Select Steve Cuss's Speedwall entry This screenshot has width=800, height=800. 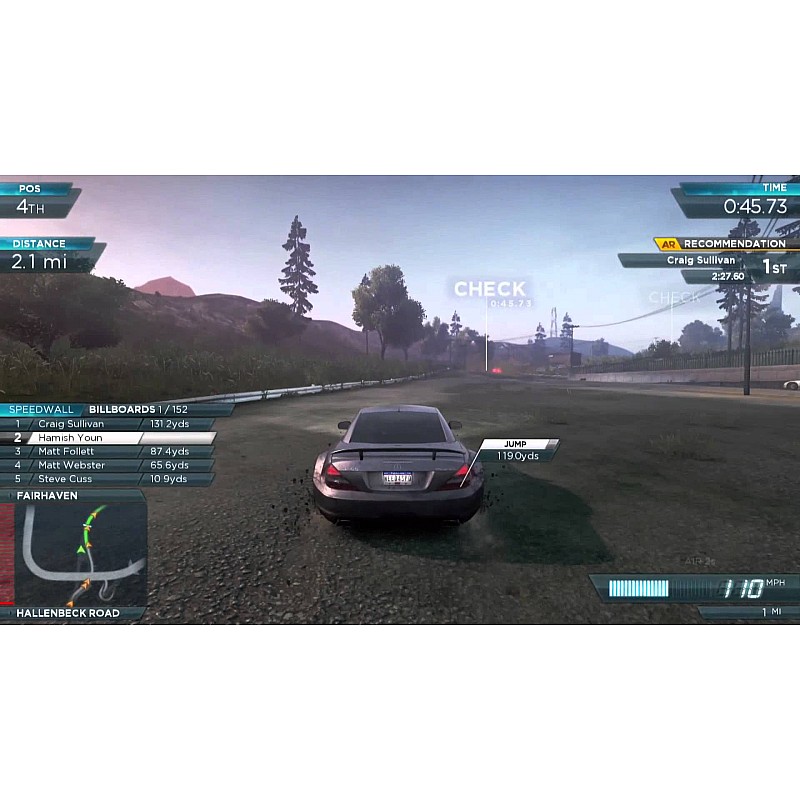[110, 479]
